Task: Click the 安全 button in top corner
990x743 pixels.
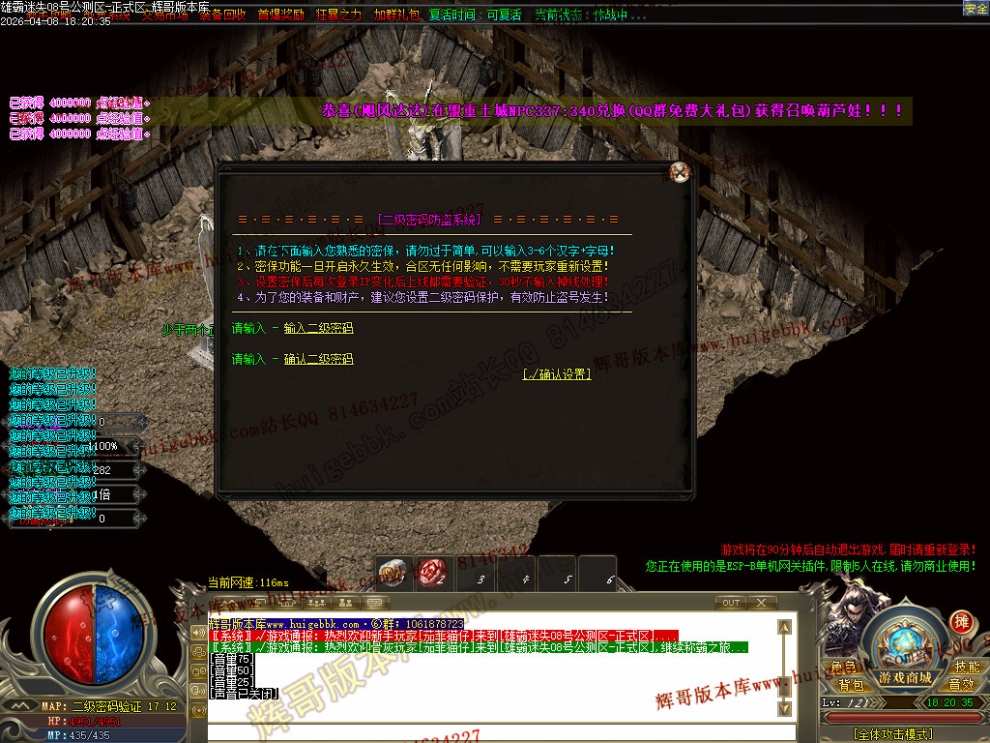Action: [975, 8]
